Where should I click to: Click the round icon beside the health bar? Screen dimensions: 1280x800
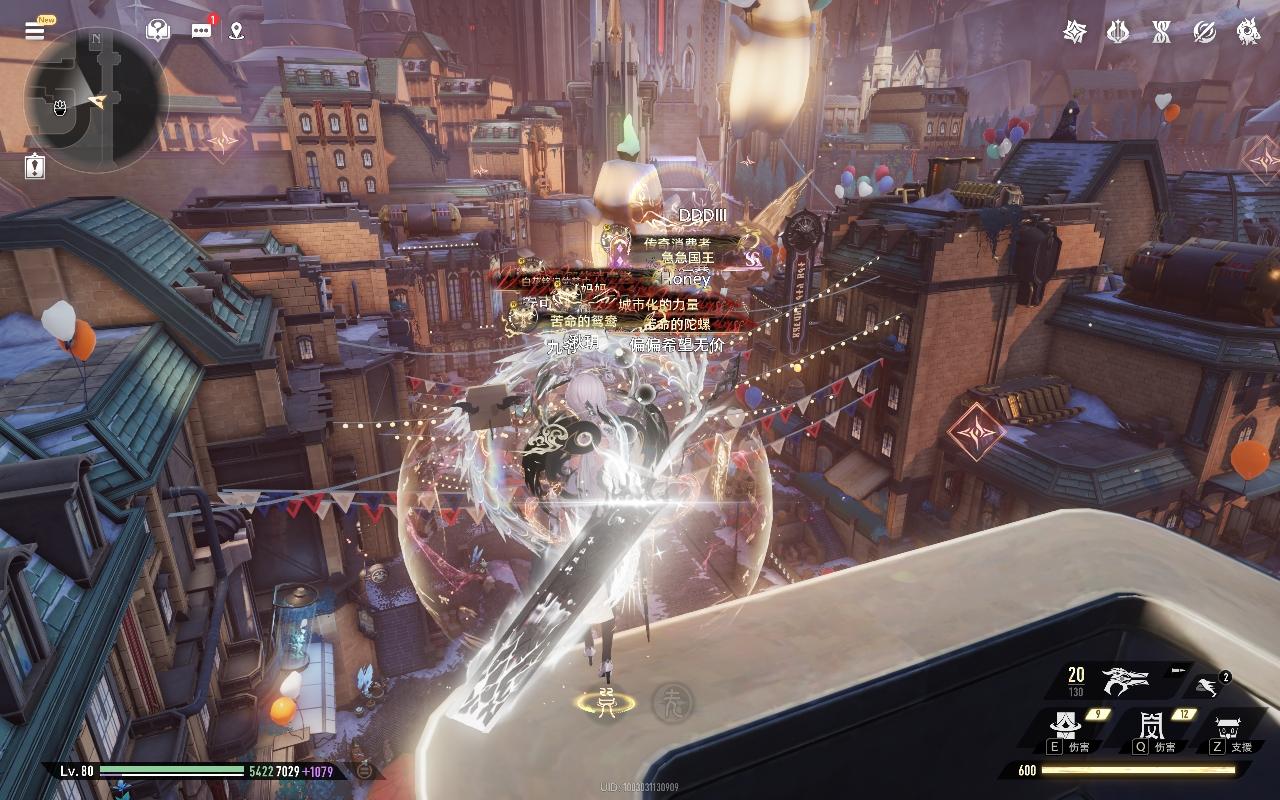click(365, 770)
